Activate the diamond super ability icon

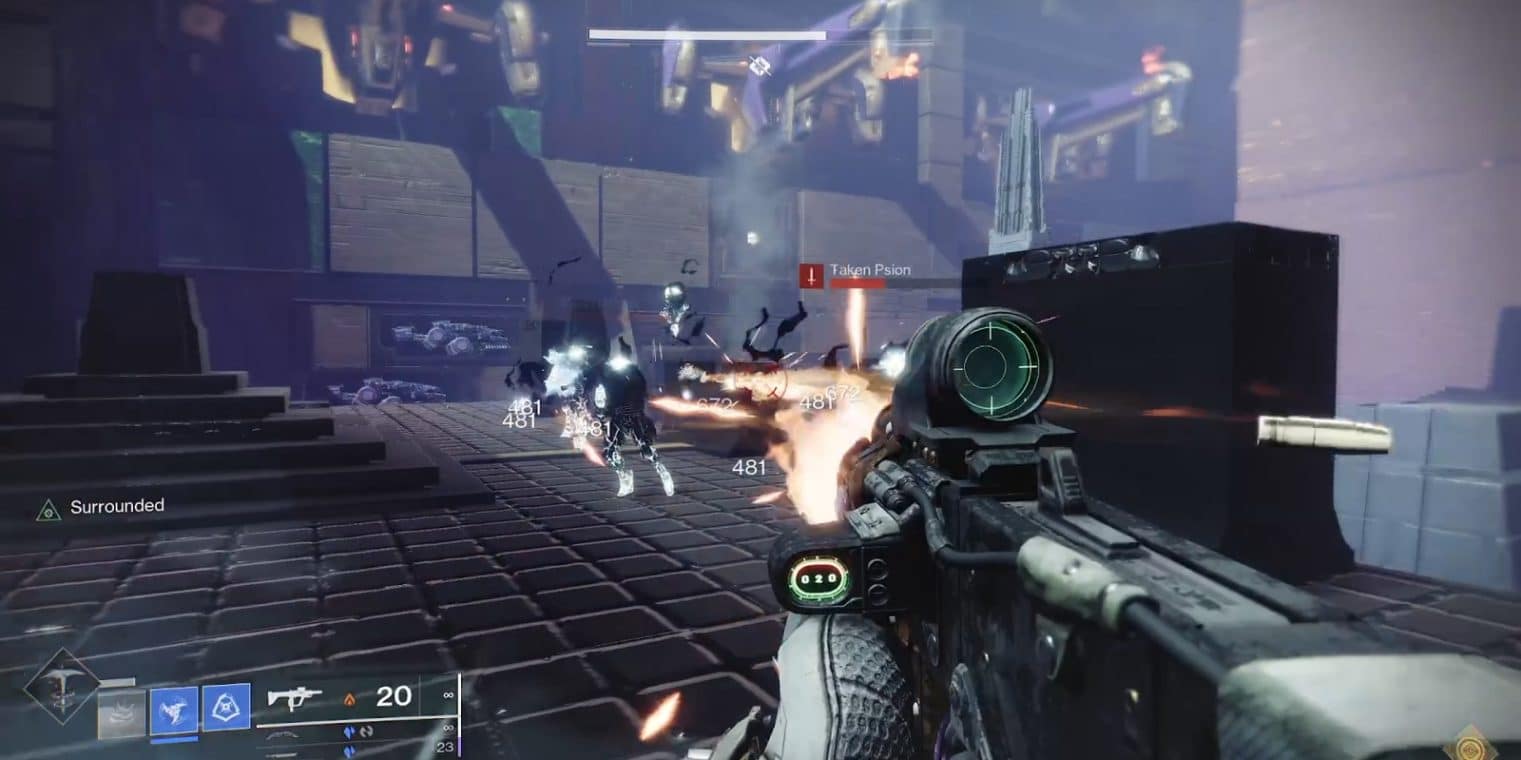click(x=62, y=685)
